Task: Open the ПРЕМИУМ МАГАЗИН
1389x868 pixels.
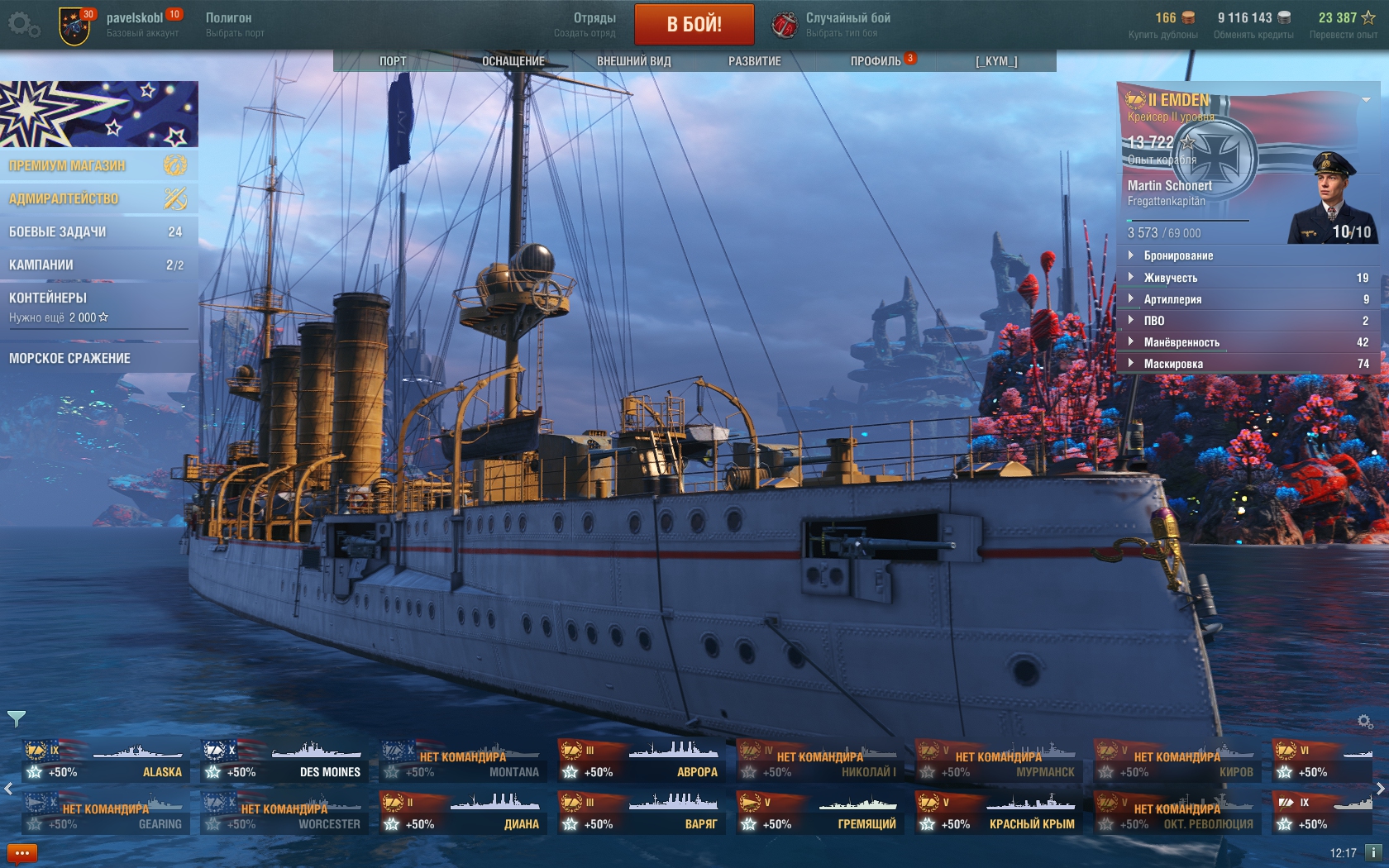Action: (98, 165)
